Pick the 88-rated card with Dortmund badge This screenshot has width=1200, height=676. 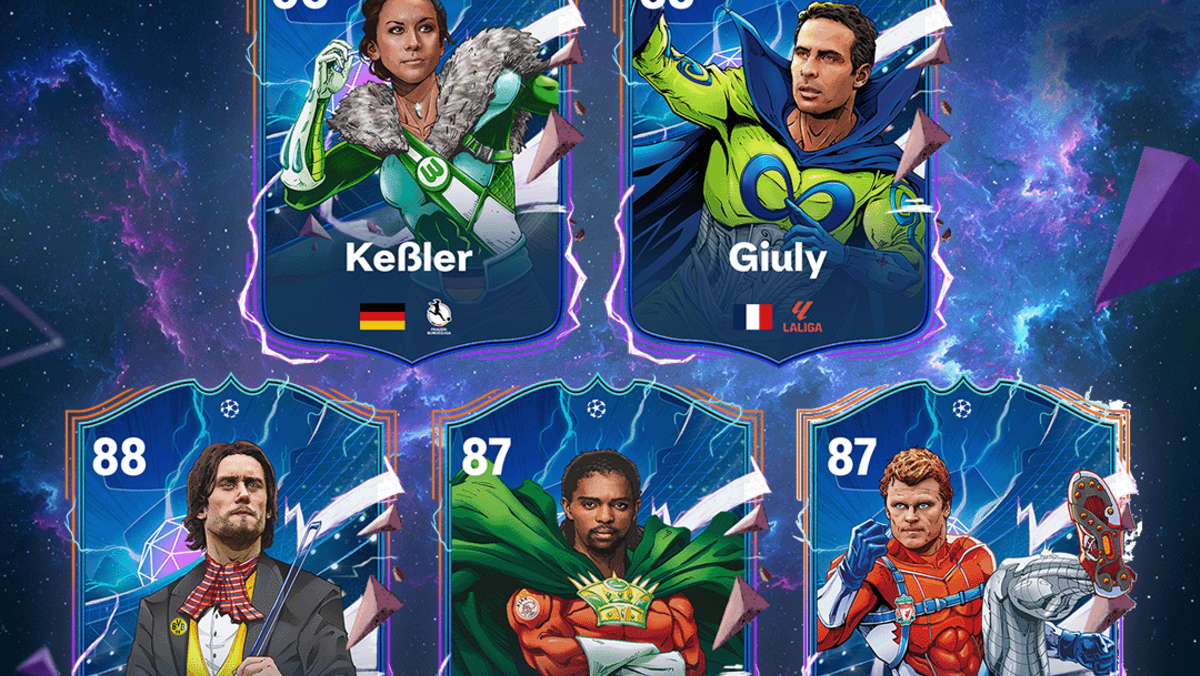[x=229, y=540]
